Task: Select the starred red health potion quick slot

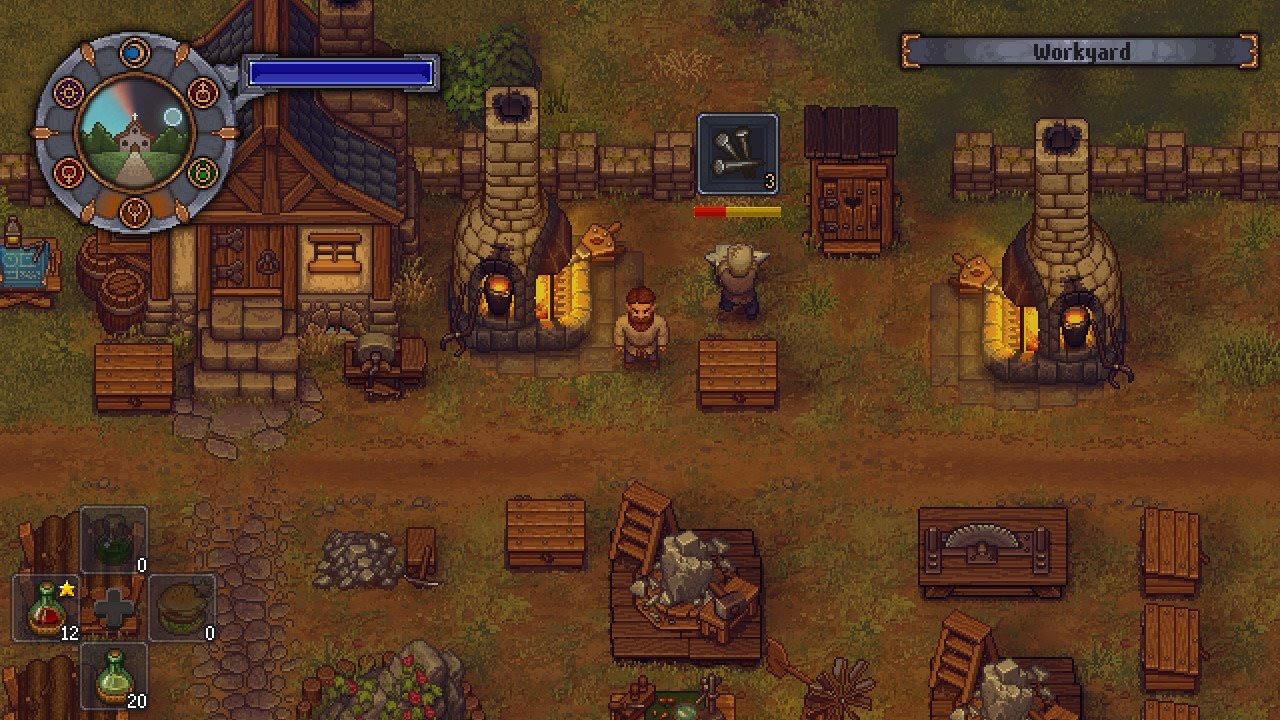Action: [45, 608]
